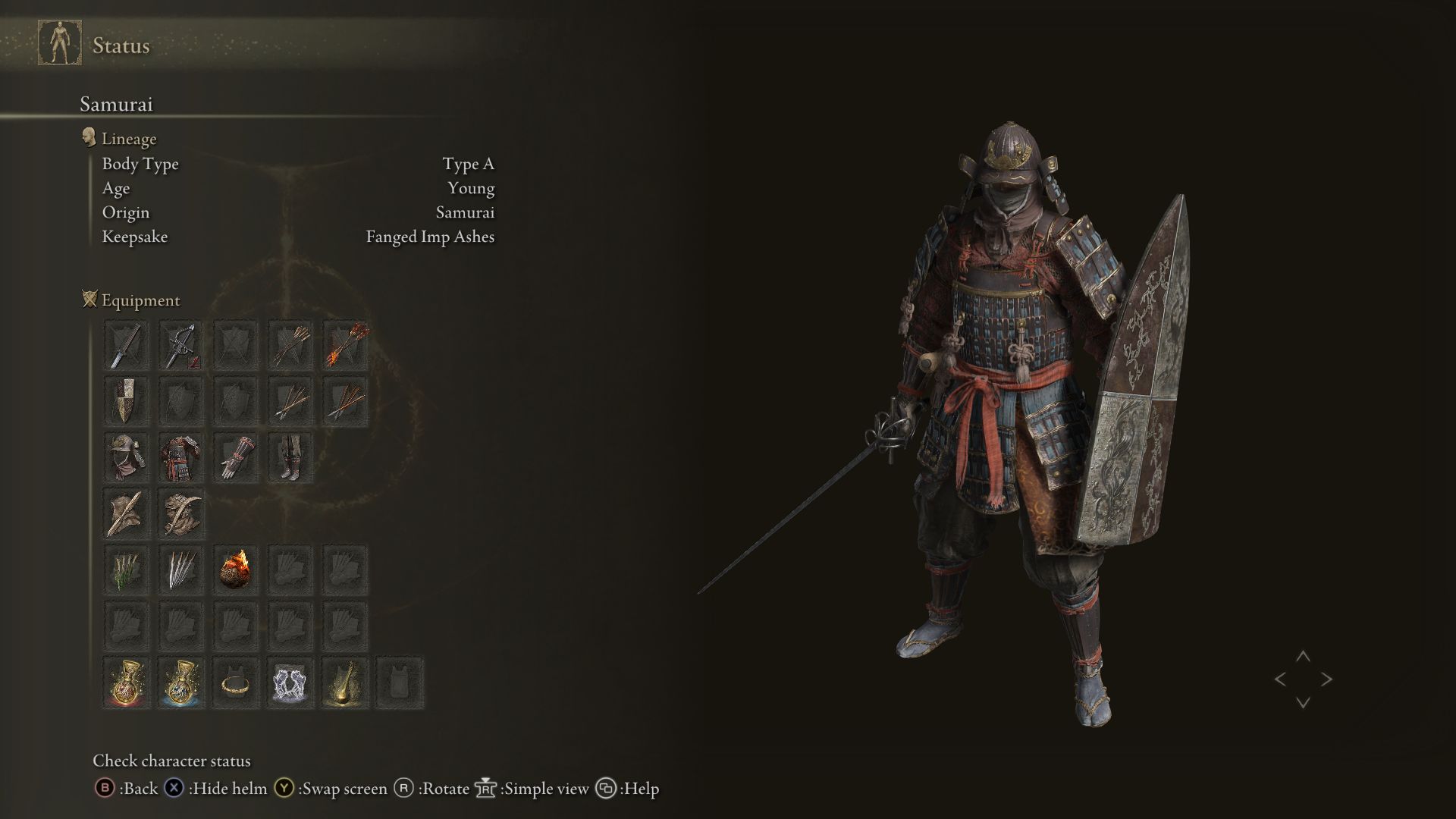The height and width of the screenshot is (819, 1456).
Task: Choose the flaming fire arrows slot
Action: tap(346, 346)
